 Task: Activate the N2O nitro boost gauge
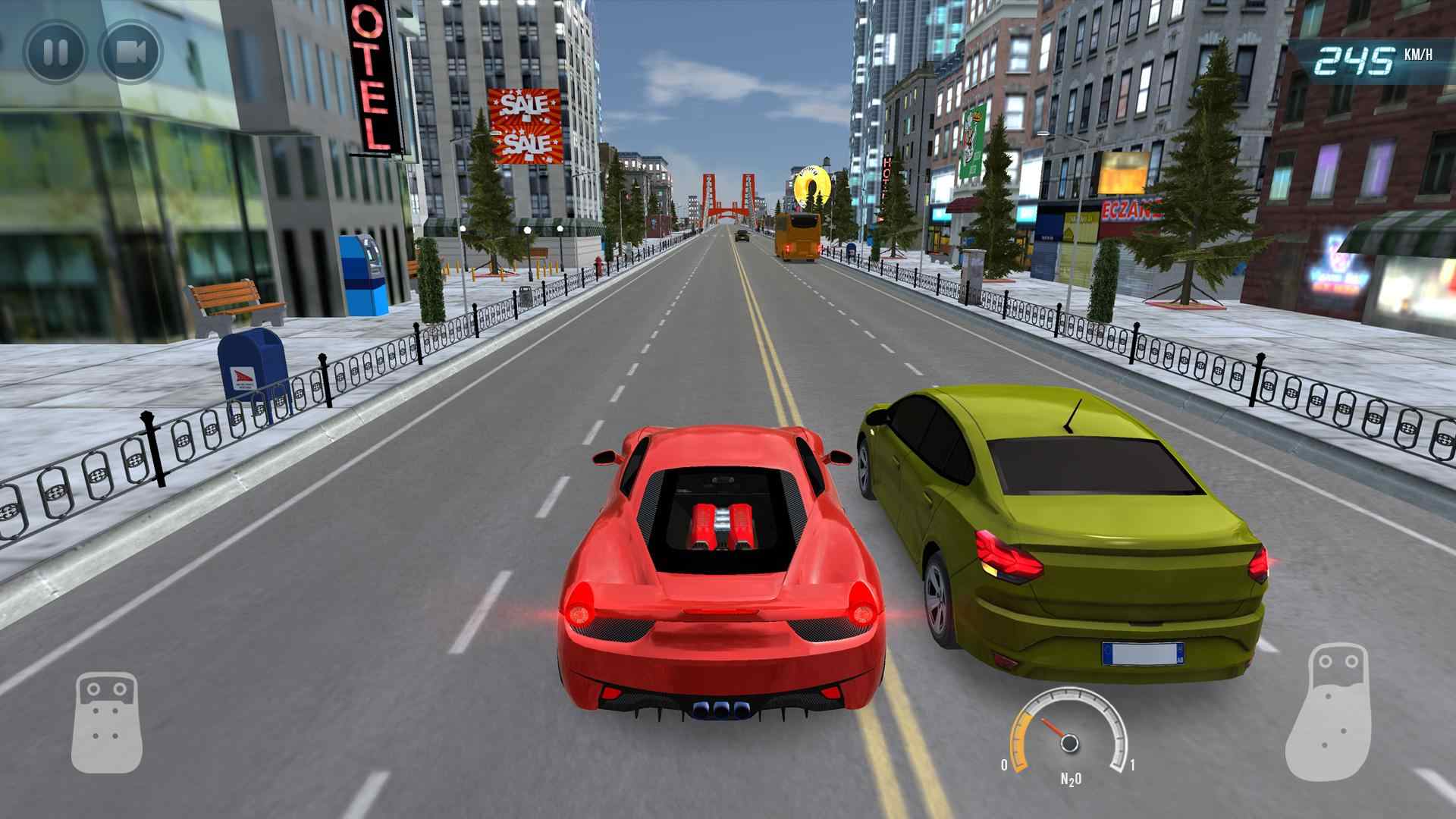[x=1068, y=733]
